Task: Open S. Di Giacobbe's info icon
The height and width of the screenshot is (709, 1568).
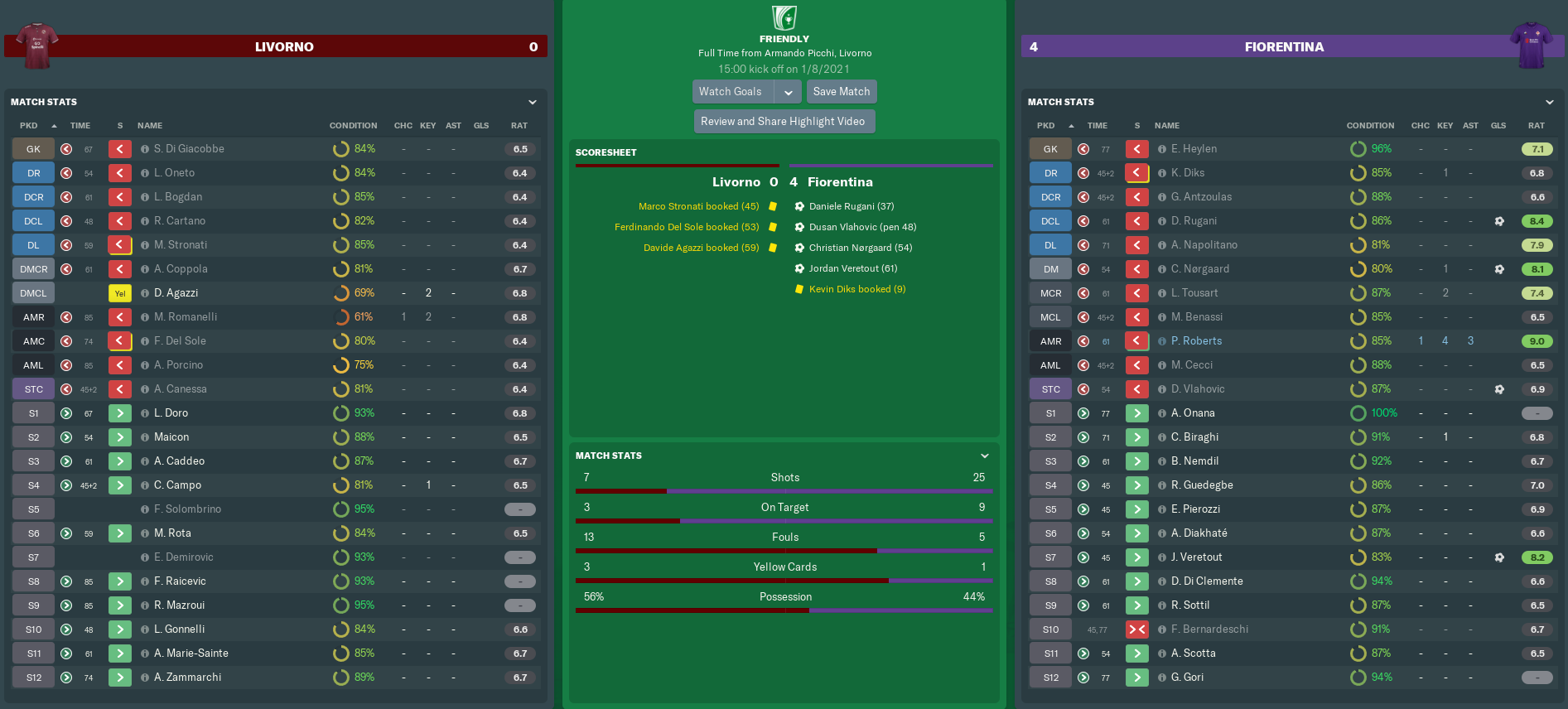Action: click(x=145, y=149)
